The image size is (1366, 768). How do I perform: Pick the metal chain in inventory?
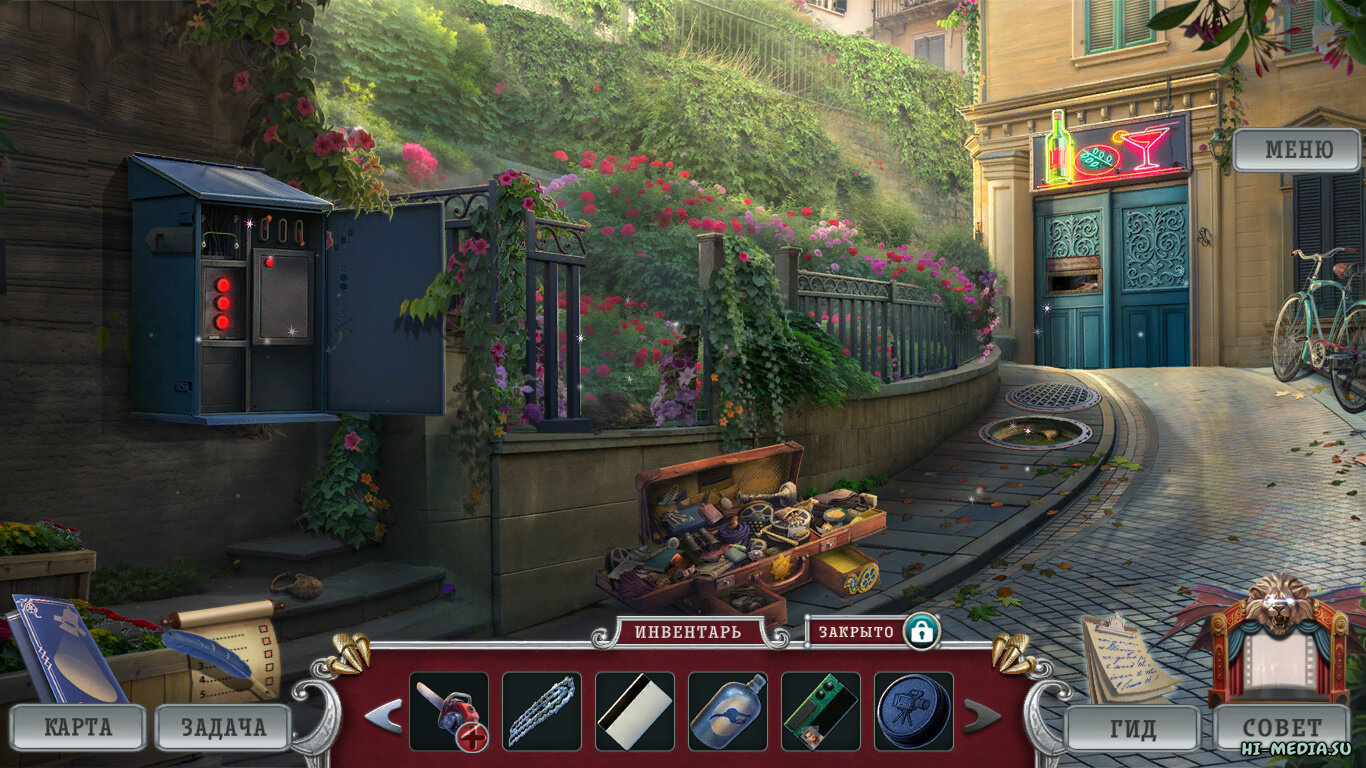pyautogui.click(x=541, y=711)
